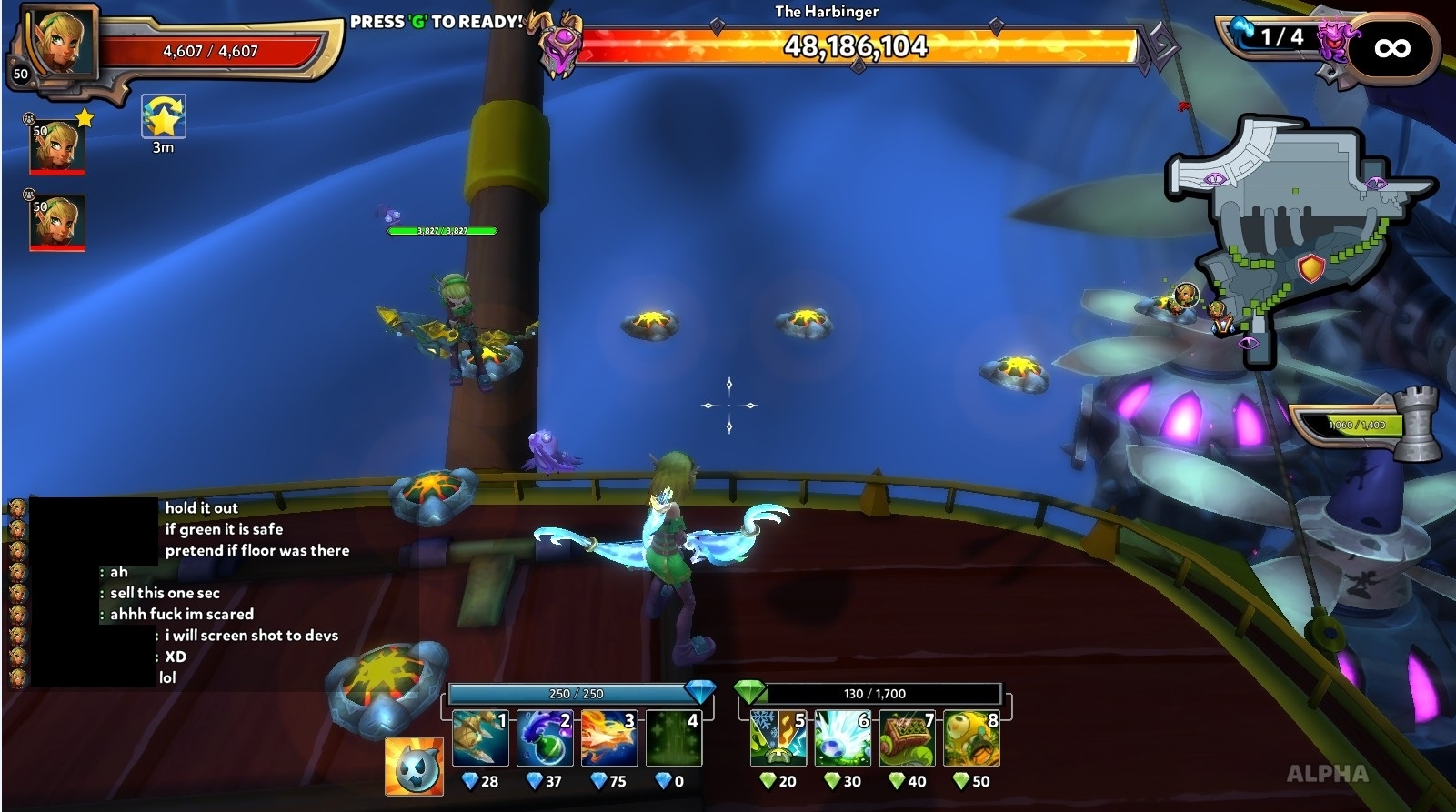Select ability slot 1 hotbar icon
Screen dimensions: 1456x812
tap(477, 737)
